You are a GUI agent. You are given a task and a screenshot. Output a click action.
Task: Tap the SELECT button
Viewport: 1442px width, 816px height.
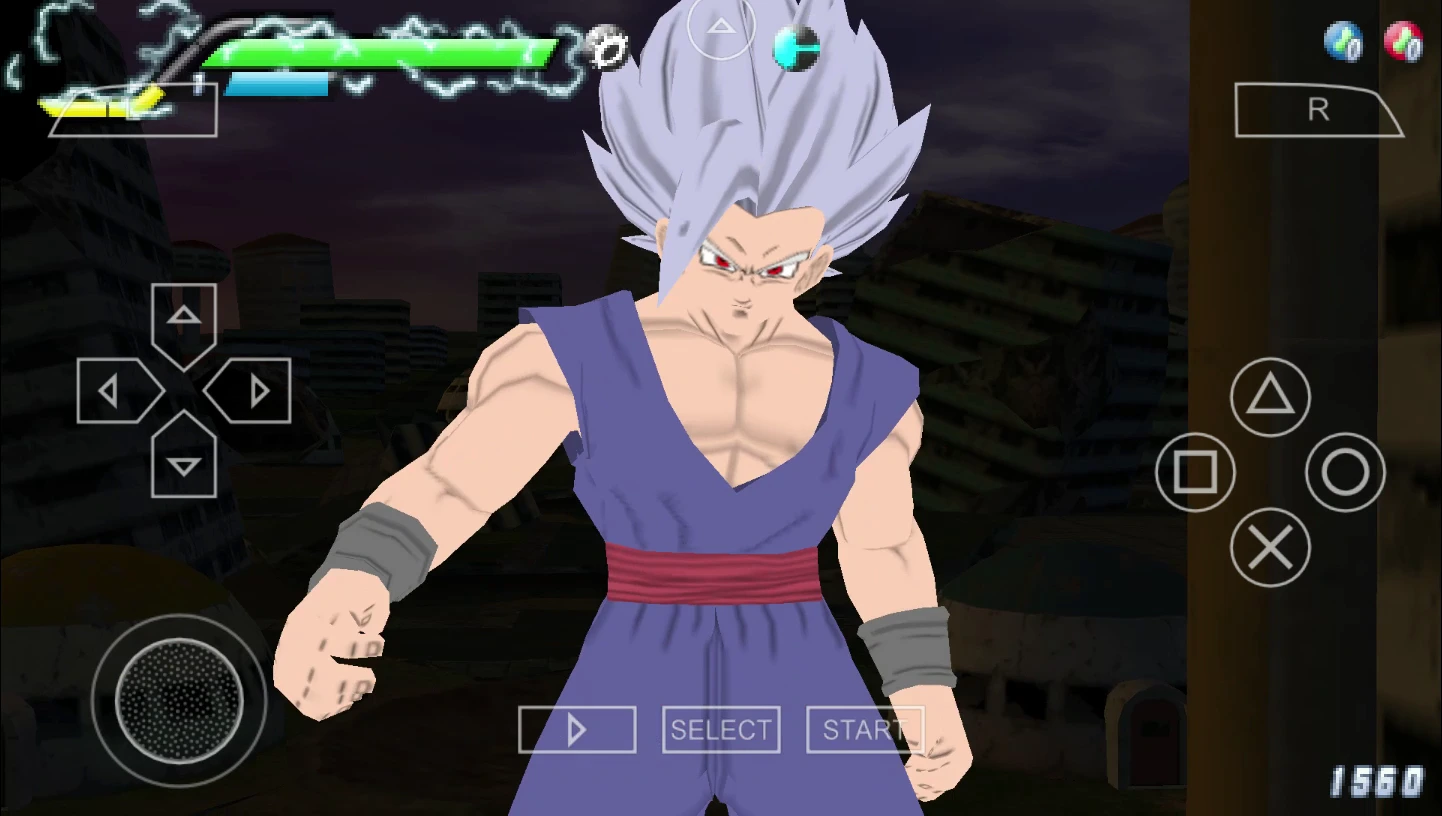pyautogui.click(x=721, y=730)
